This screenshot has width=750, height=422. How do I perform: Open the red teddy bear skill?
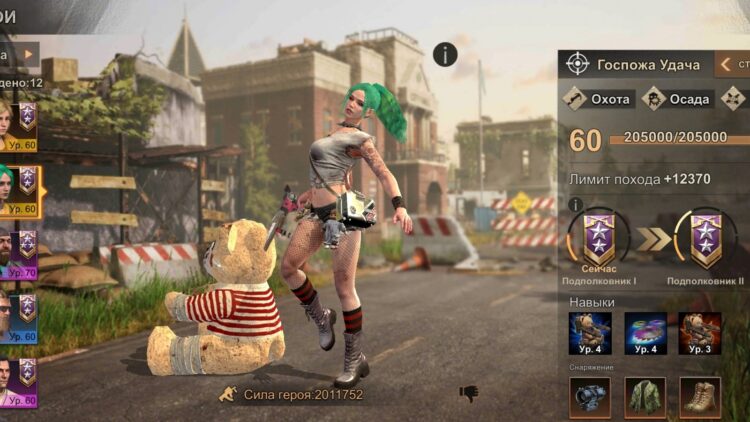700,334
